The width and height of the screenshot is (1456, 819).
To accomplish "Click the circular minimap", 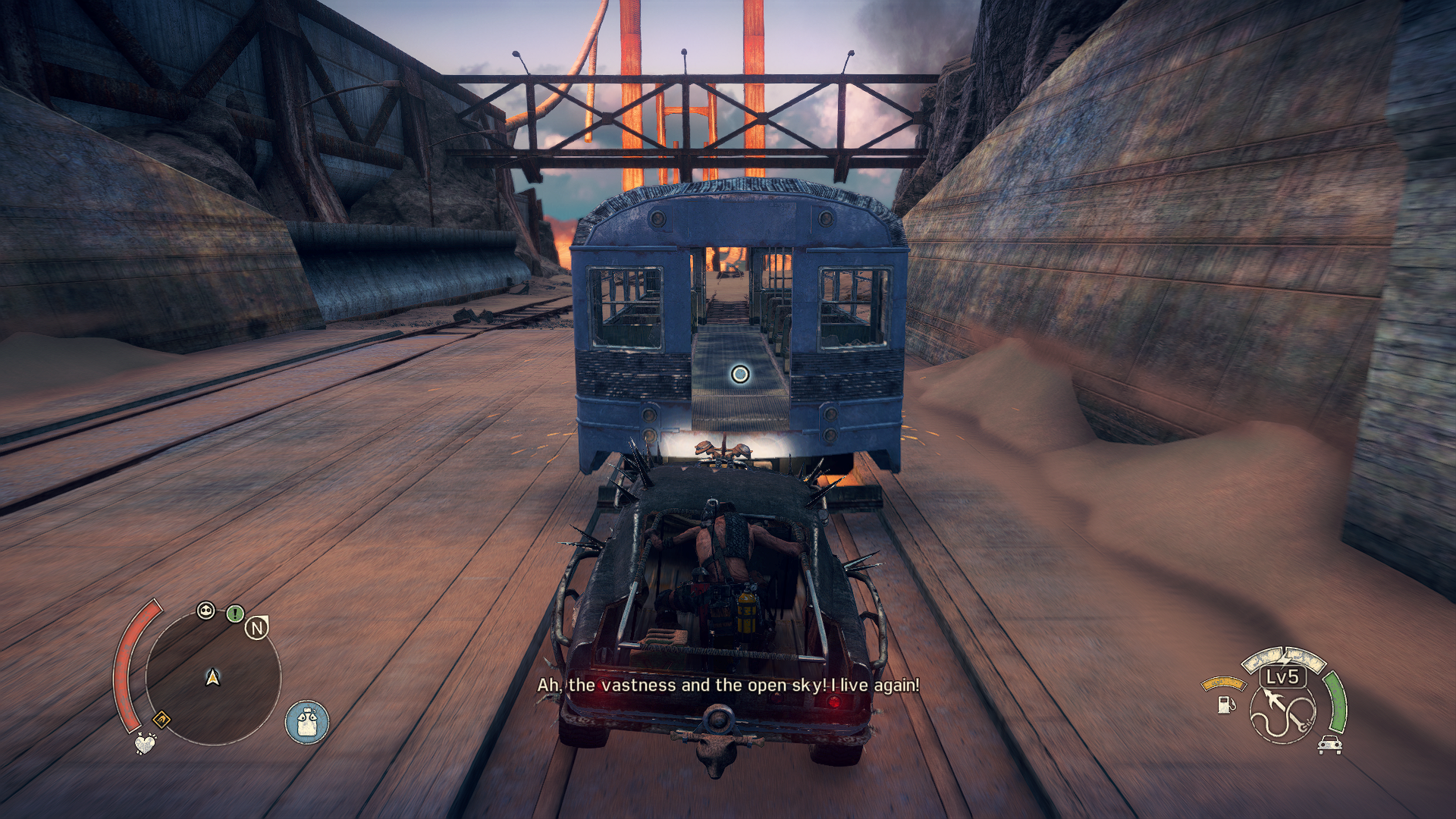I will [x=213, y=677].
